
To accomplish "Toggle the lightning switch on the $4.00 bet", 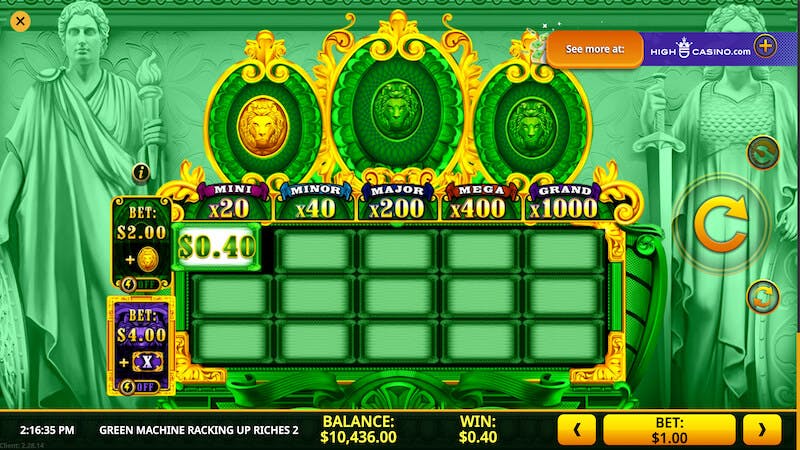I will (142, 387).
